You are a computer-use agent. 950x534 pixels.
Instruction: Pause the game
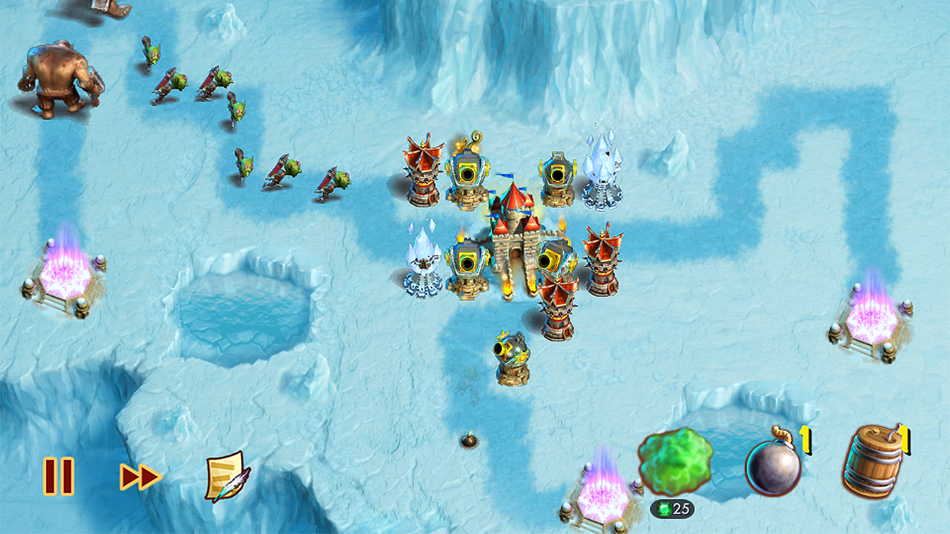pyautogui.click(x=58, y=476)
